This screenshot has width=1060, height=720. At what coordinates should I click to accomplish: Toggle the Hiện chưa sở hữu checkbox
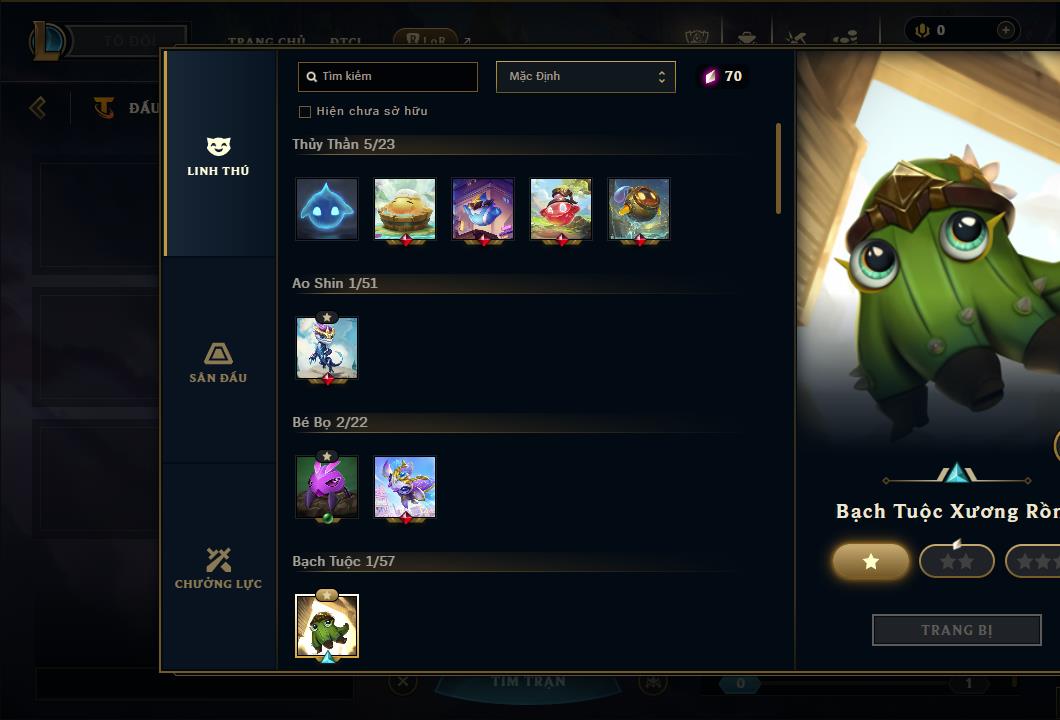coord(305,111)
